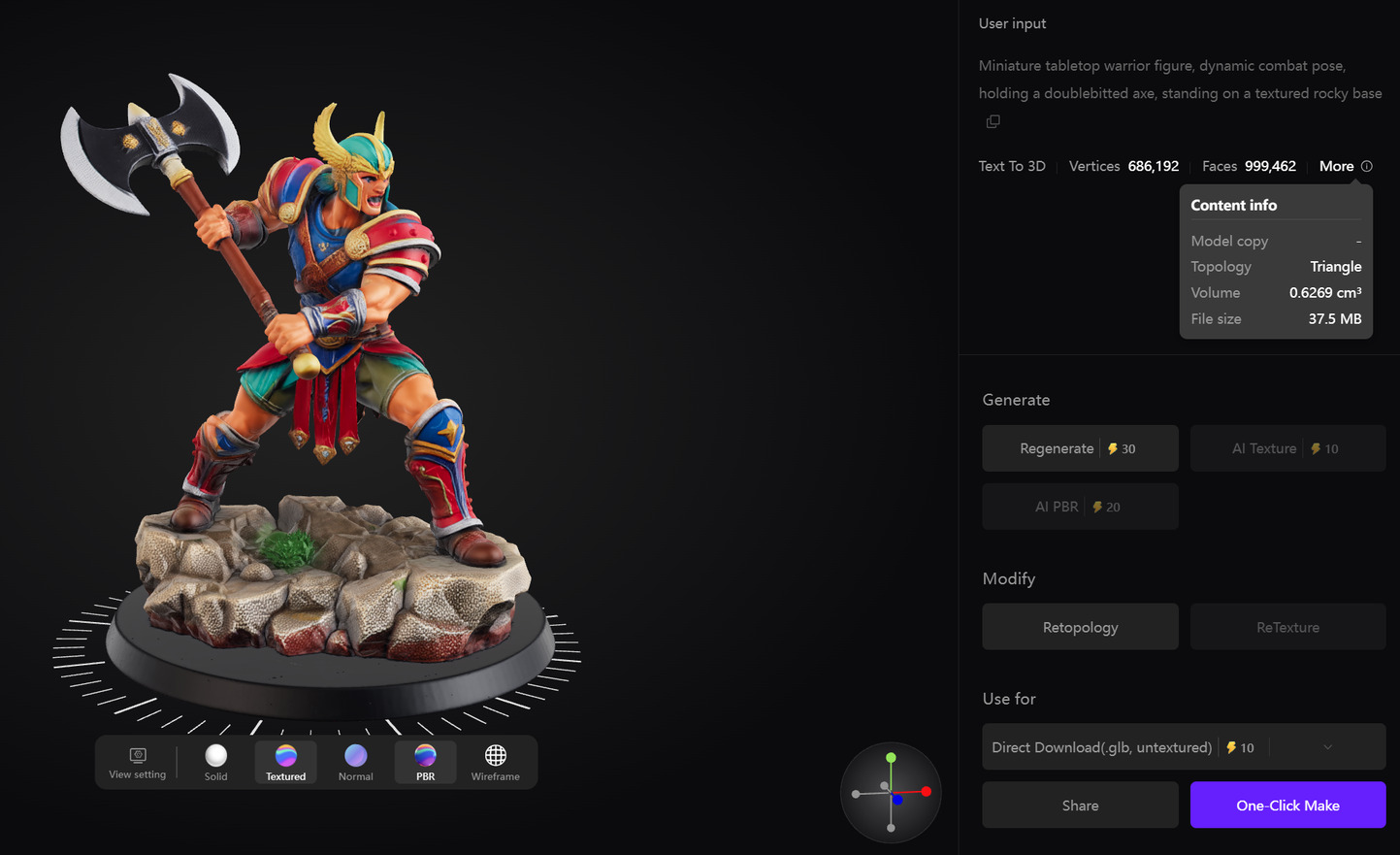
Task: Select the Text To 3D label
Action: 1012,166
